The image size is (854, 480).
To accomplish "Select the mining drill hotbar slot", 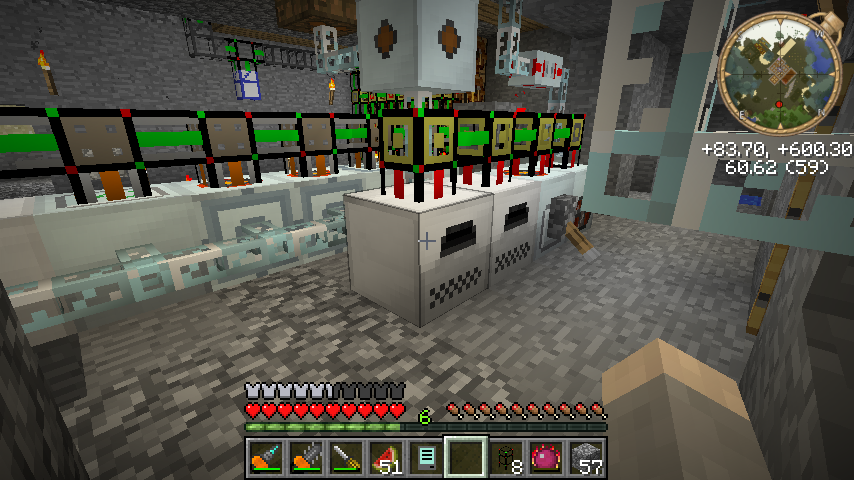I will (265, 458).
